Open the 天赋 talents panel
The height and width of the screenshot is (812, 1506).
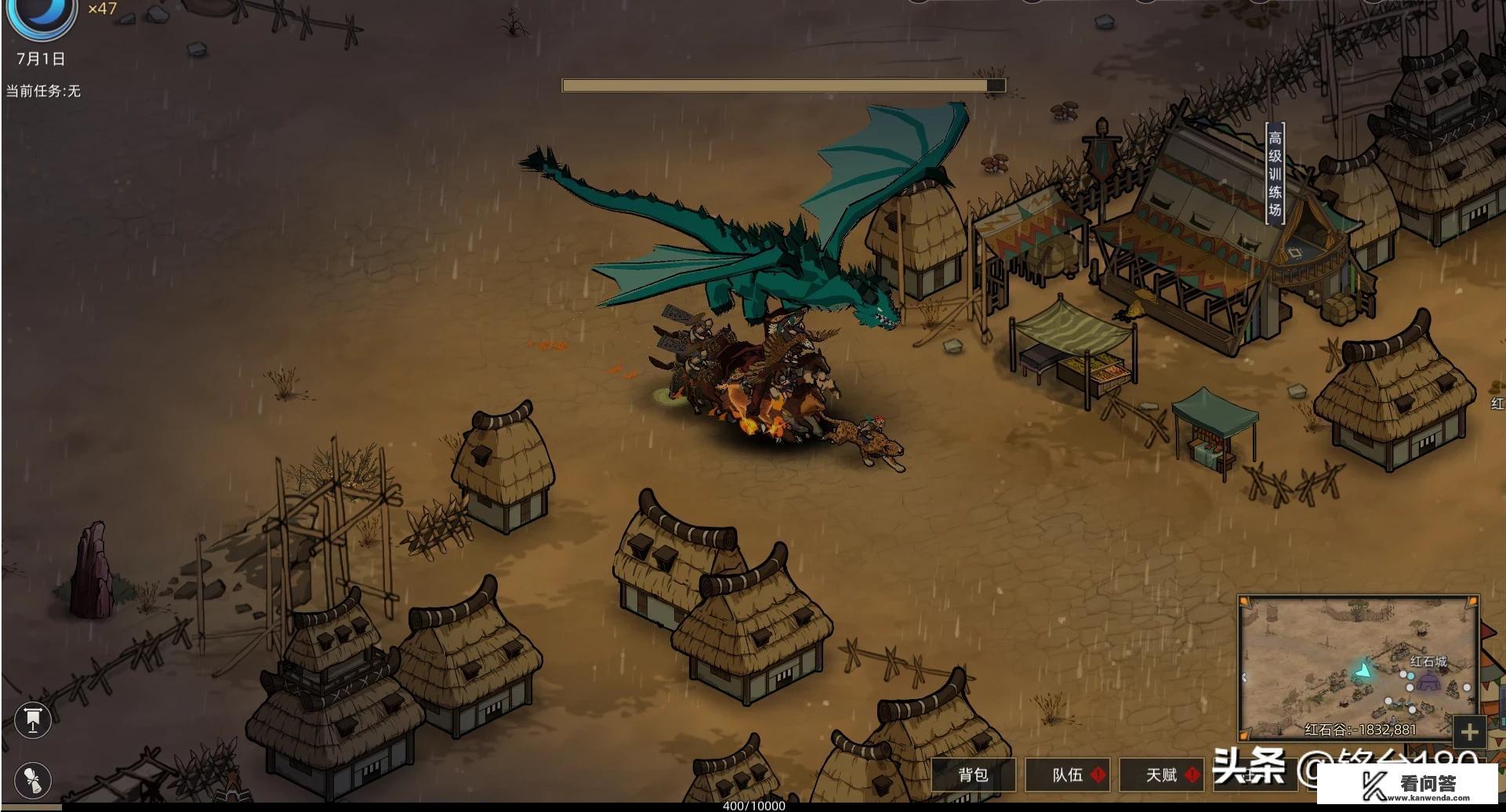click(1162, 775)
